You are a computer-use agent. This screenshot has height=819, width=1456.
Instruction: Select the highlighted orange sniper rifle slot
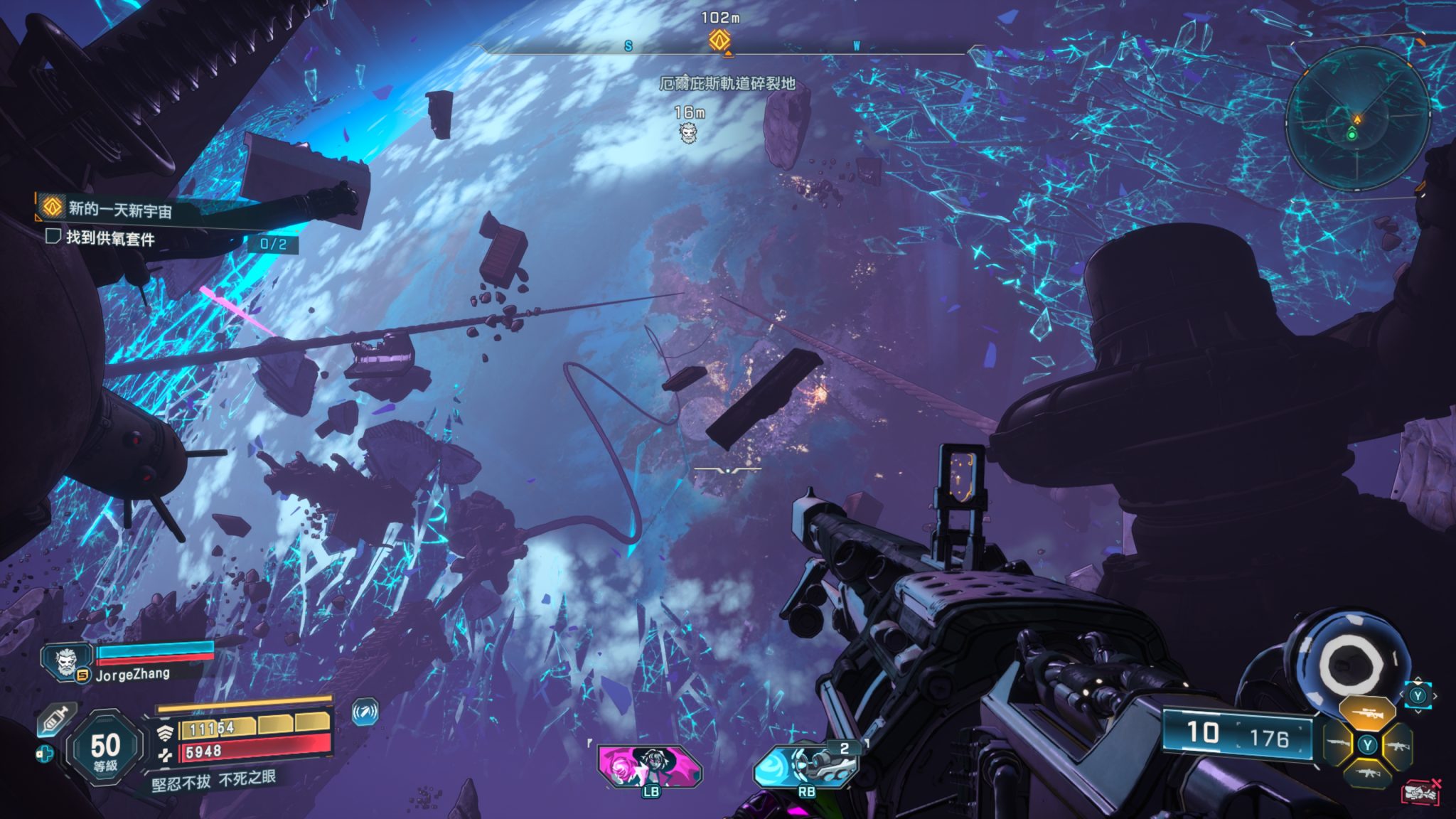click(1365, 712)
